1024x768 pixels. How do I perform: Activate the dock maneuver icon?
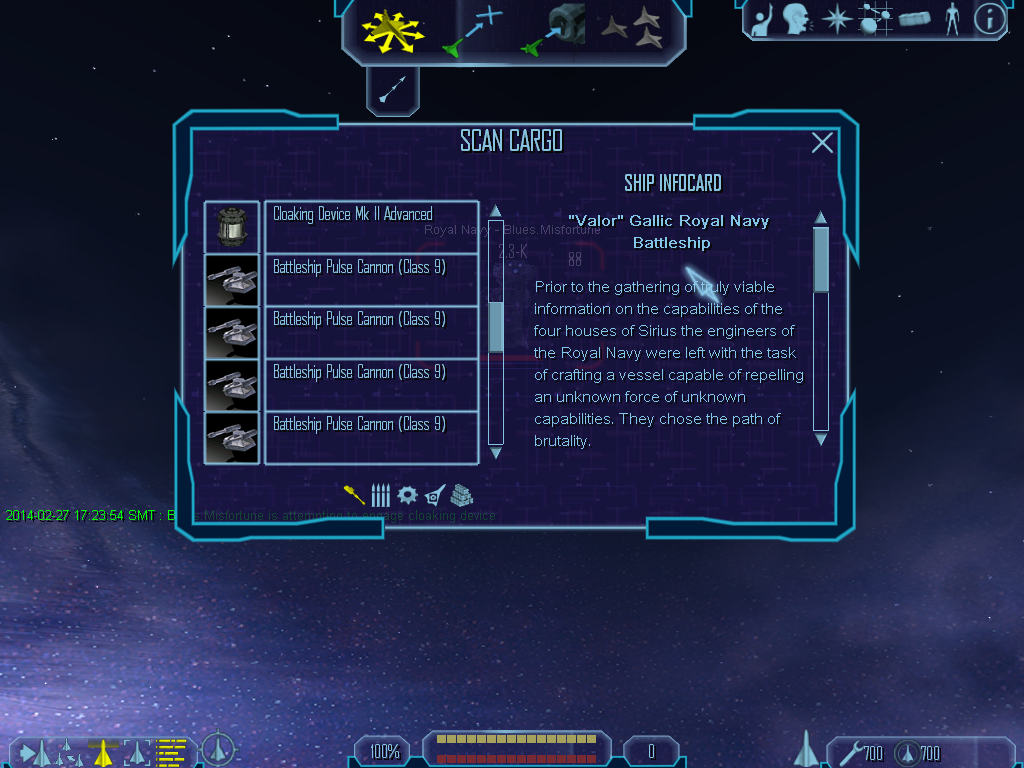[x=554, y=29]
